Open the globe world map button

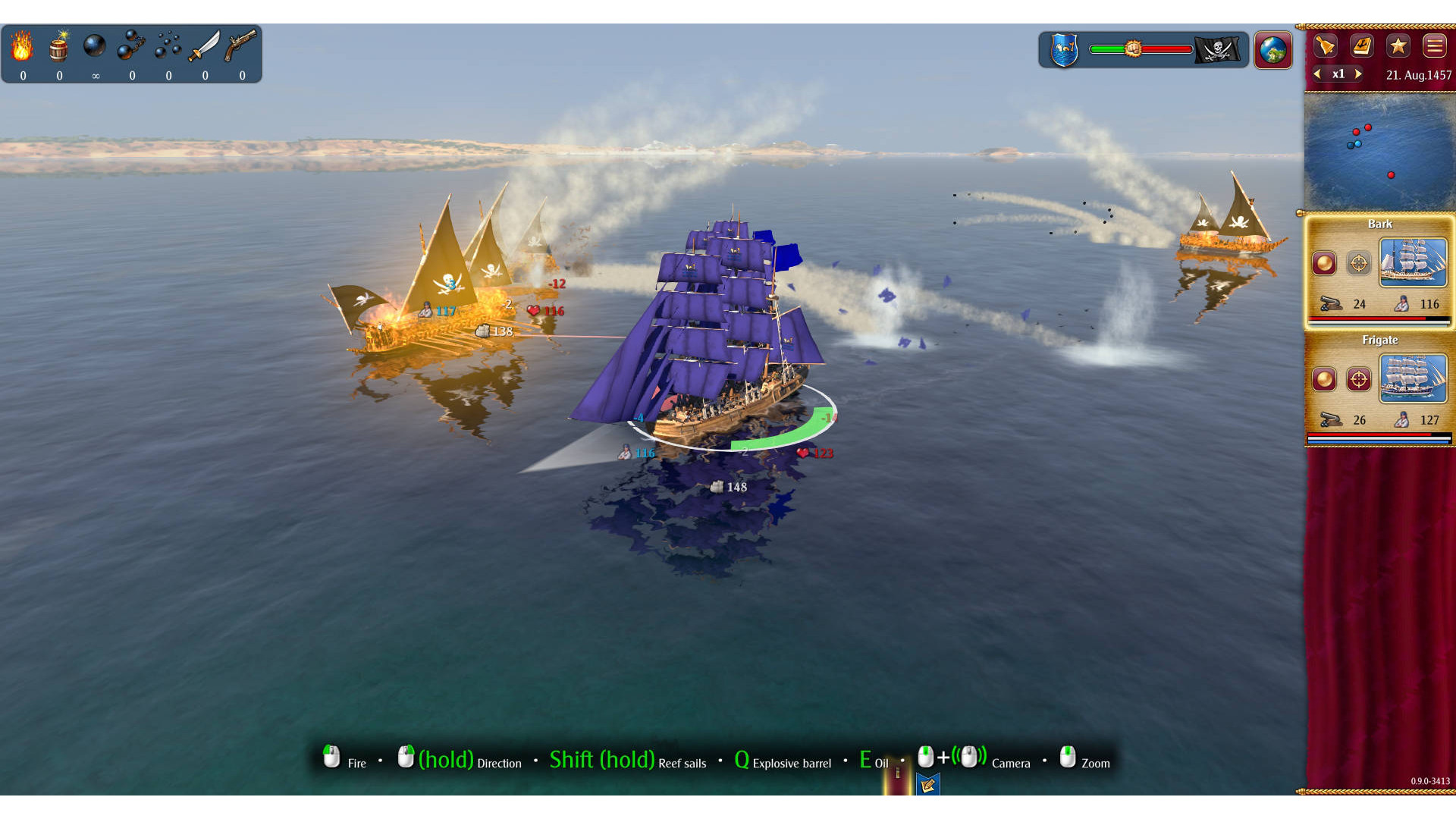pos(1273,50)
